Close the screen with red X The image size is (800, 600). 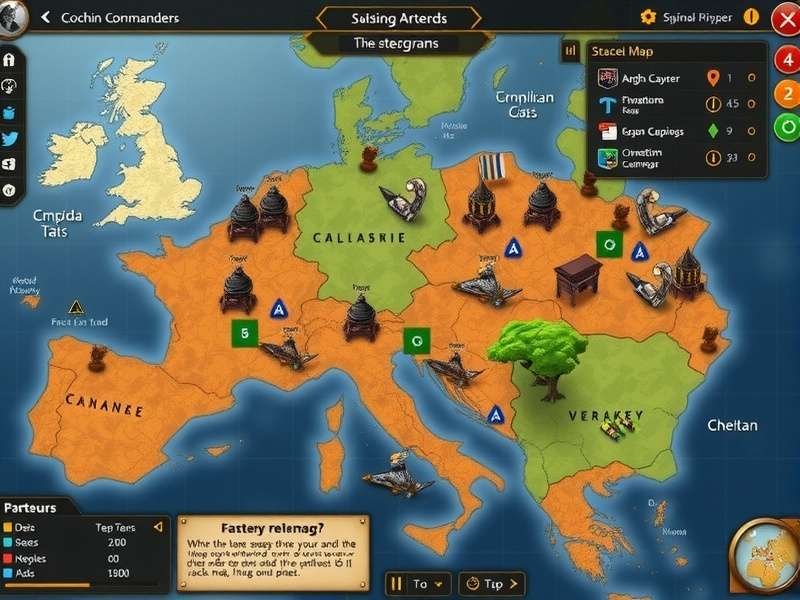786,18
